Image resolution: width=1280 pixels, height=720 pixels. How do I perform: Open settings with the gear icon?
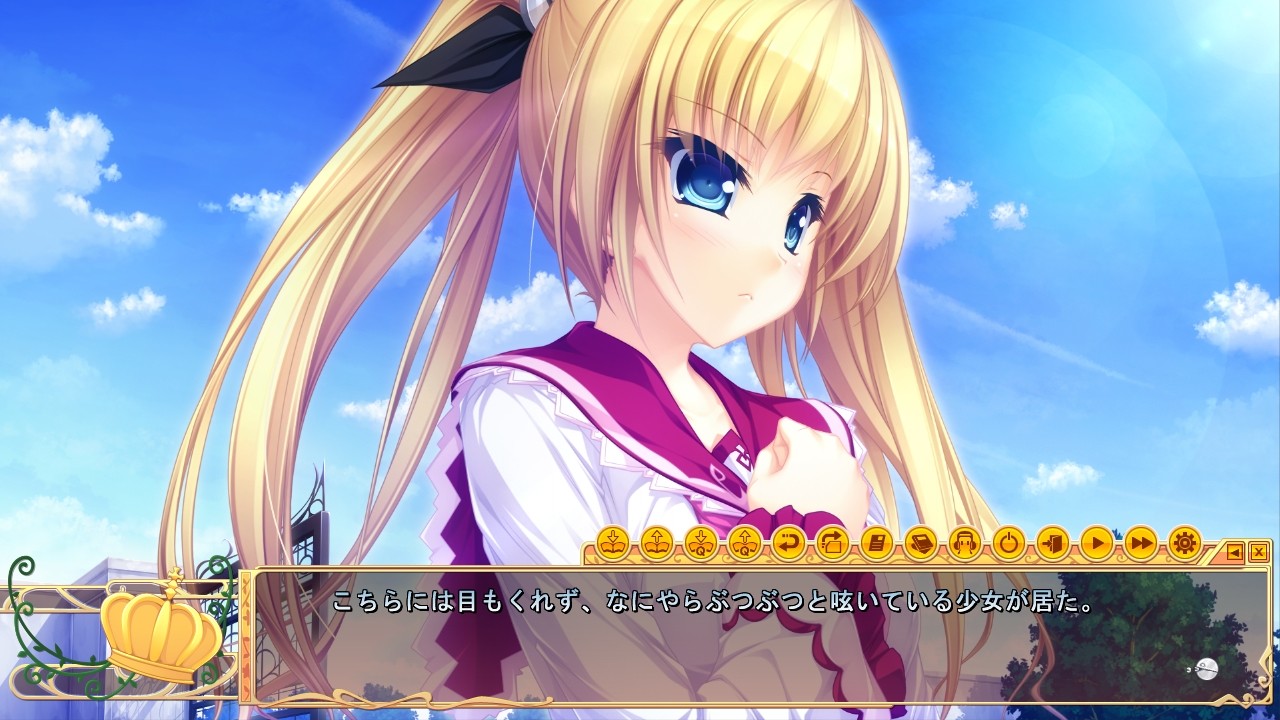(1184, 544)
